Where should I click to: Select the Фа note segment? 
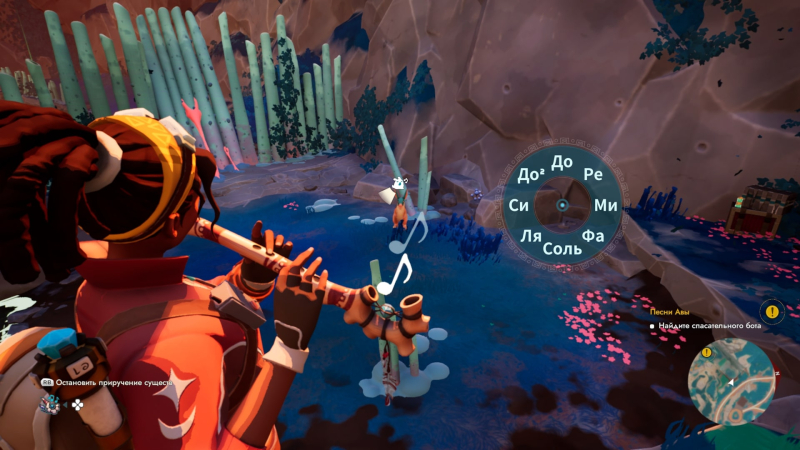point(593,236)
